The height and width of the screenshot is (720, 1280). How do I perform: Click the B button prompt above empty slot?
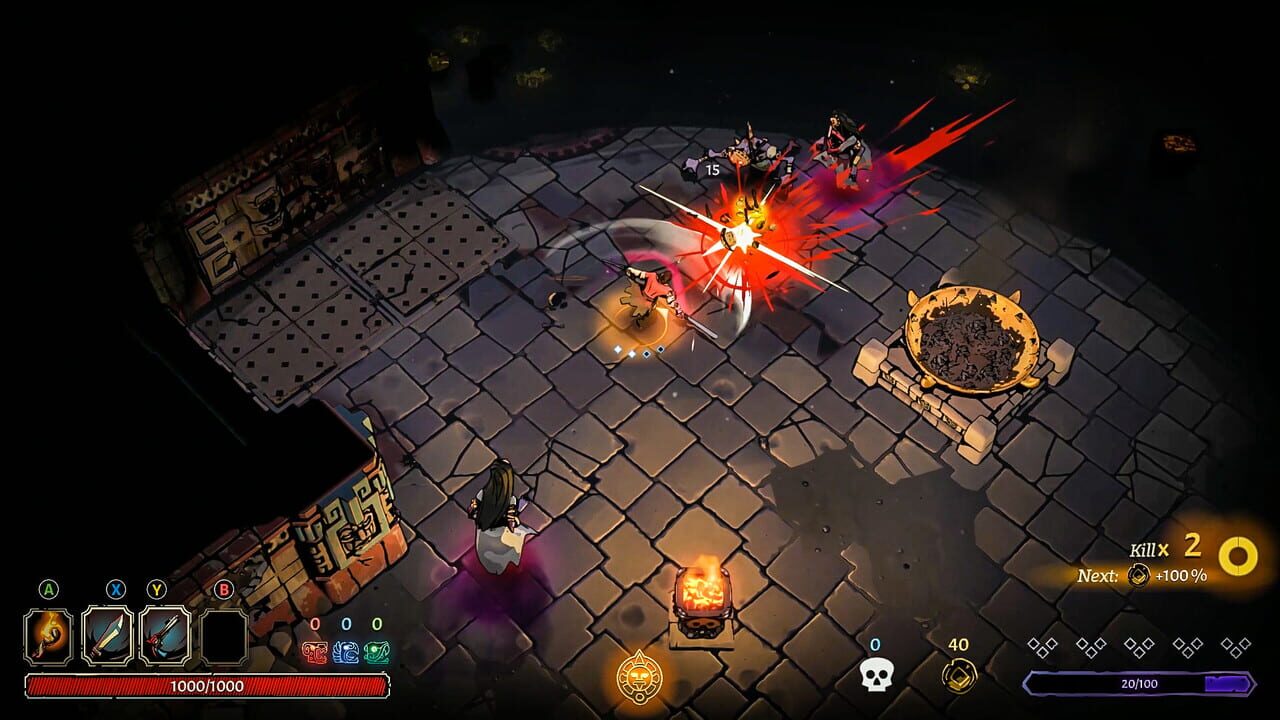click(223, 590)
